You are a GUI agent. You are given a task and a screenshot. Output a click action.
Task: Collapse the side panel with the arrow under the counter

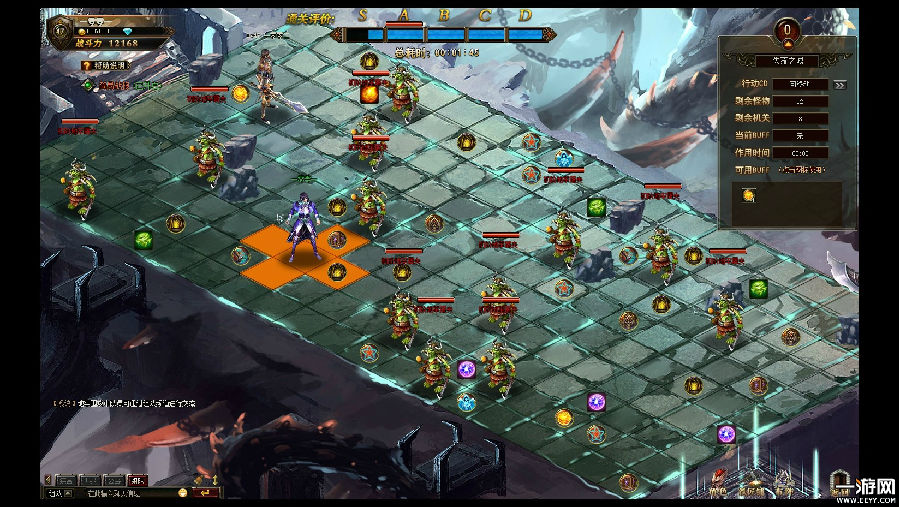(788, 44)
